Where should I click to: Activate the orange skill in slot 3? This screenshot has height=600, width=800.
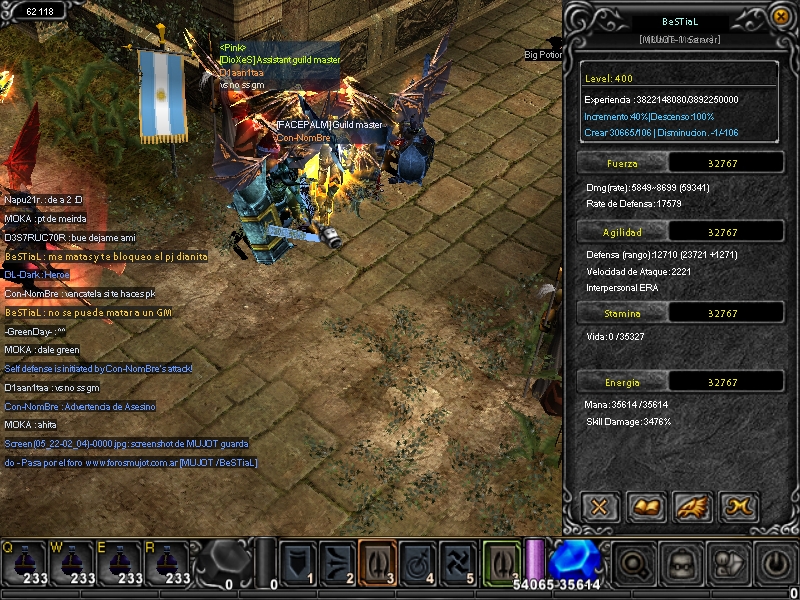[377, 563]
